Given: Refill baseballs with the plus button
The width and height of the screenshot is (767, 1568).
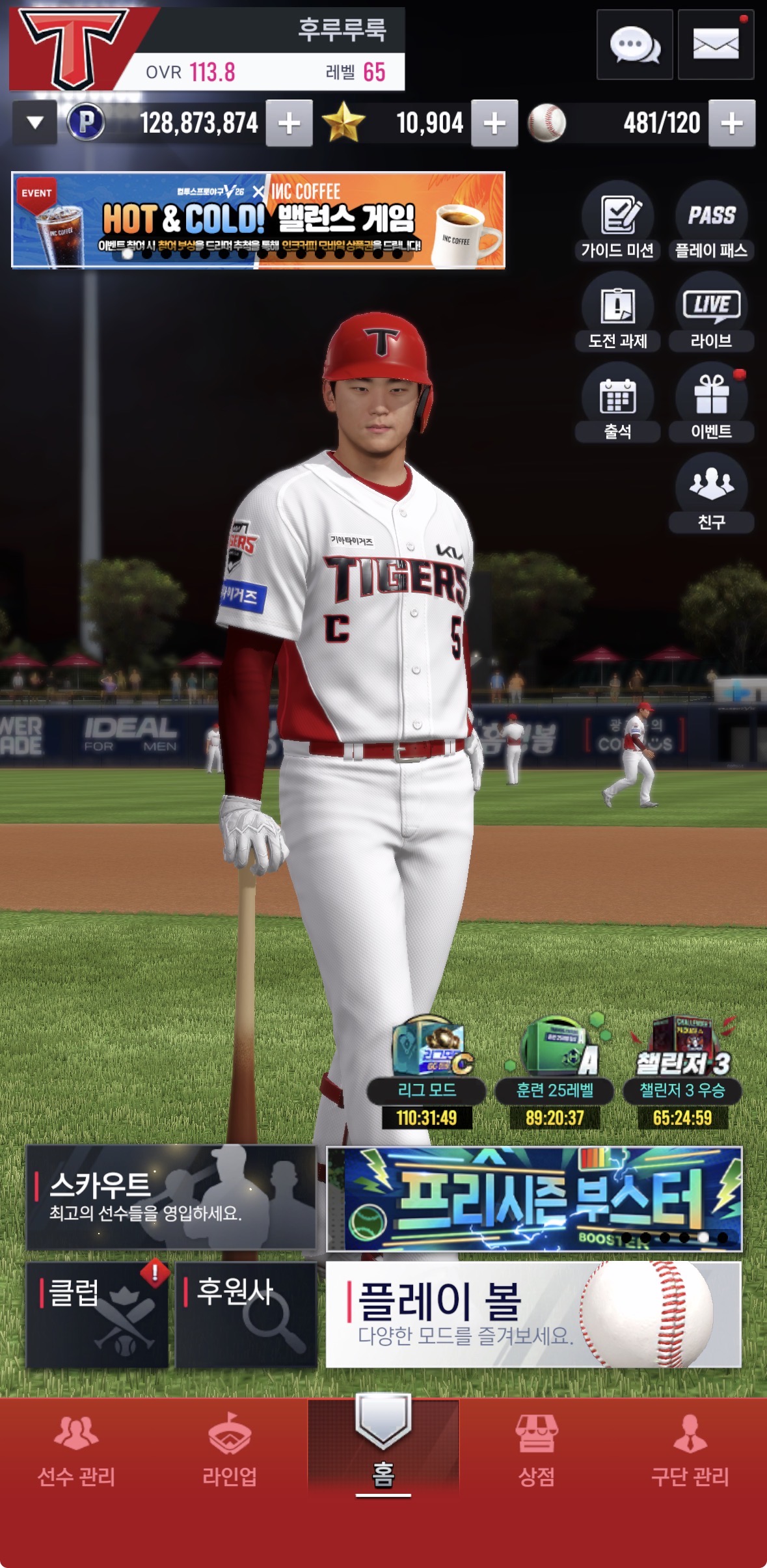Looking at the screenshot, I should tap(732, 123).
